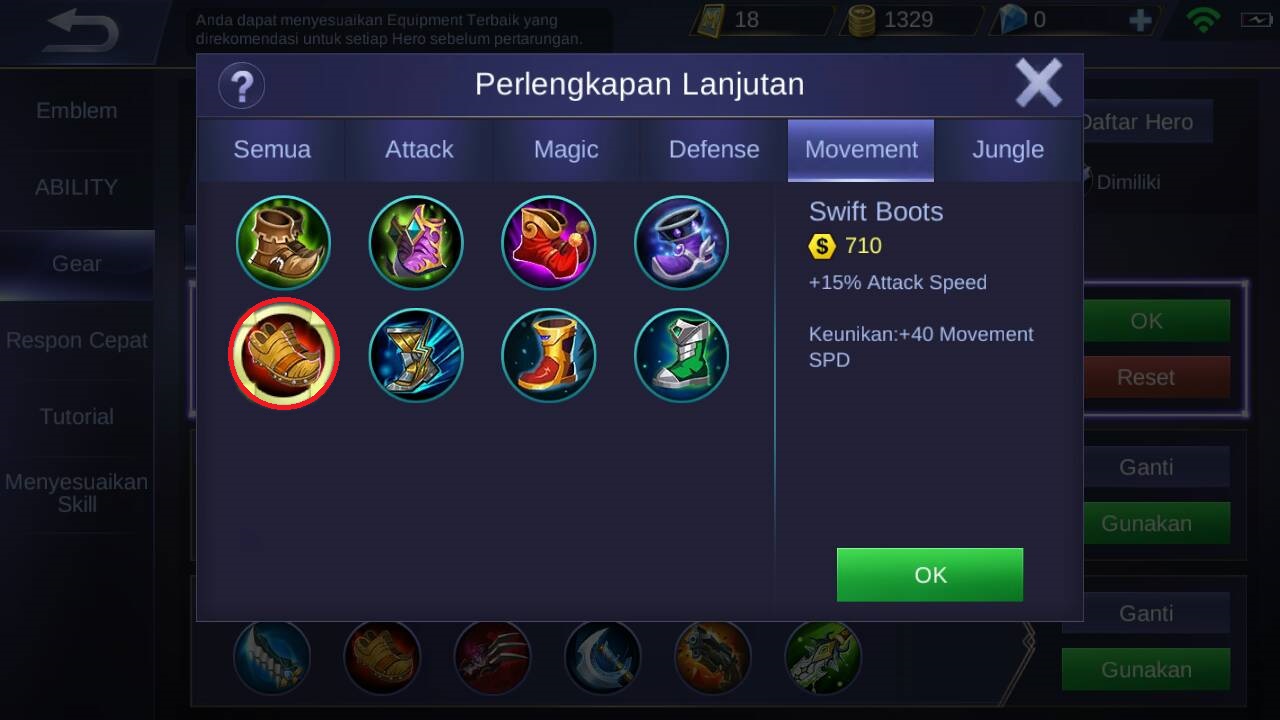Image resolution: width=1280 pixels, height=720 pixels.
Task: Open the question mark help button
Action: click(x=241, y=85)
